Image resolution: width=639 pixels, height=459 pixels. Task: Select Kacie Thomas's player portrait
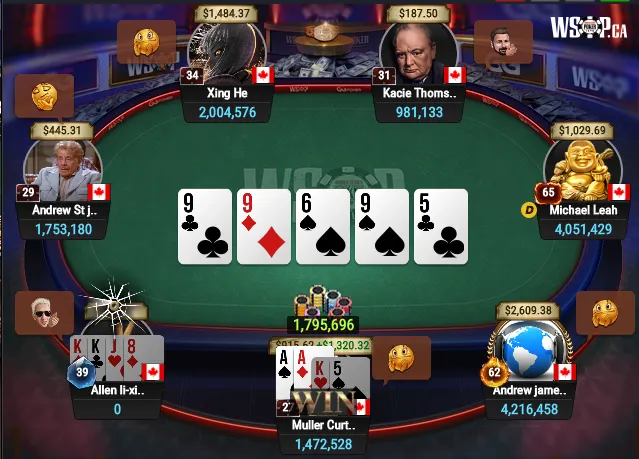point(419,51)
